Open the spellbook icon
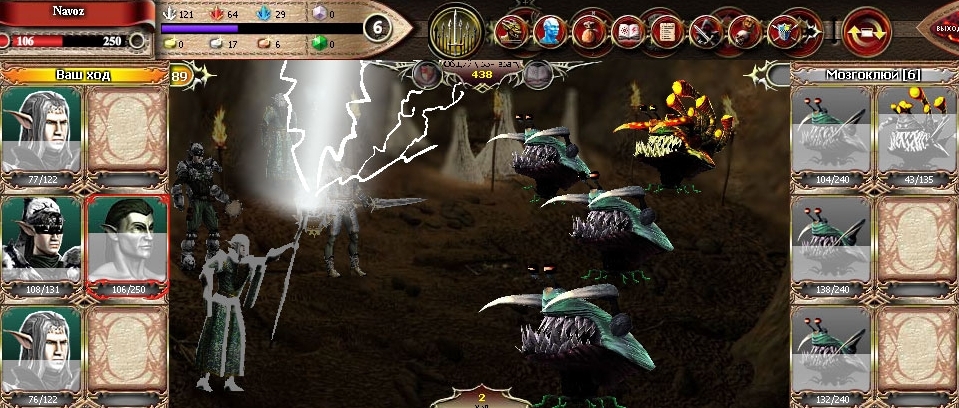The width and height of the screenshot is (959, 408). pyautogui.click(x=626, y=31)
